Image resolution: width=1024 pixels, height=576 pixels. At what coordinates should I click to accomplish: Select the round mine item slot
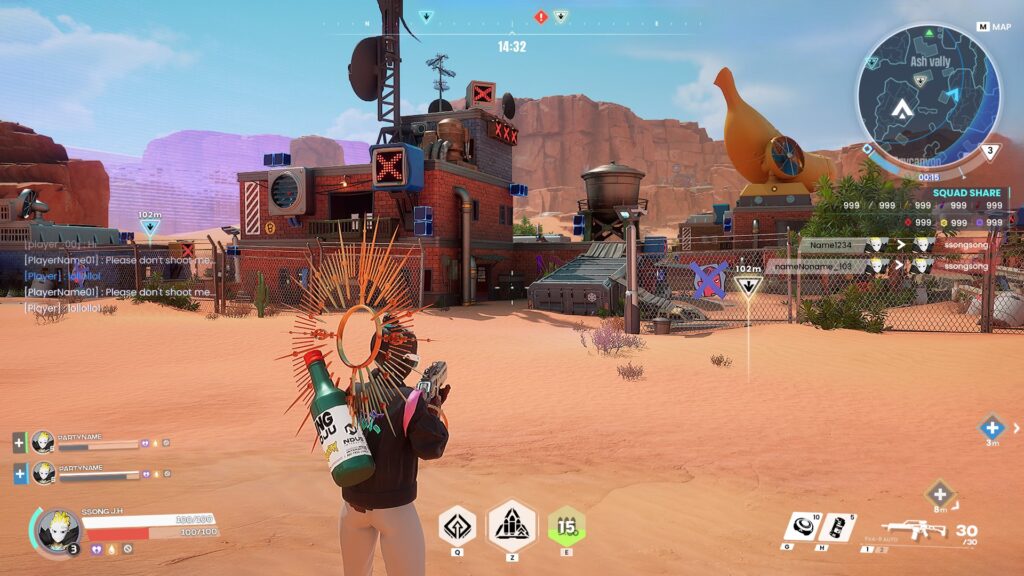pyautogui.click(x=803, y=525)
